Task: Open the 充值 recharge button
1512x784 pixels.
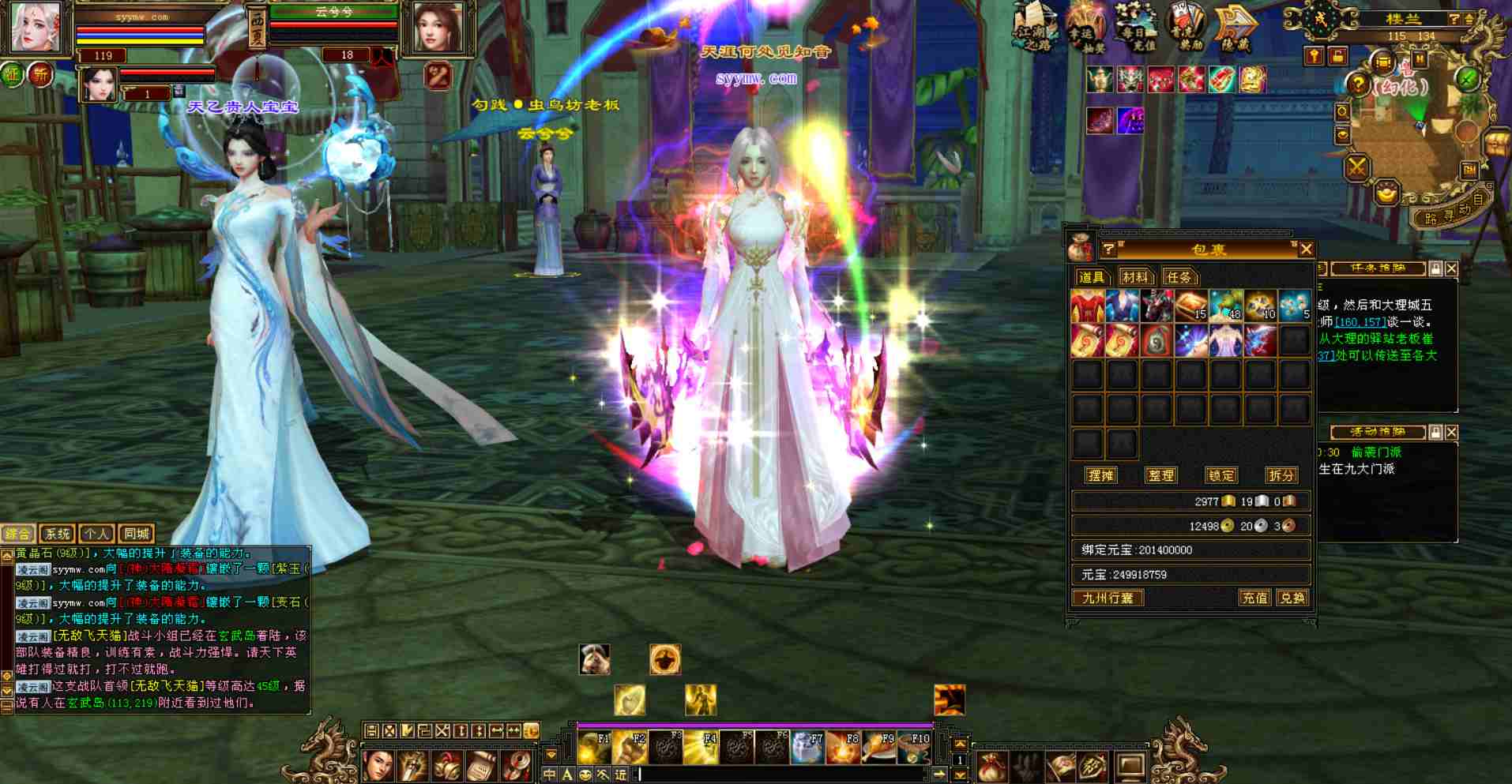Action: point(1254,598)
